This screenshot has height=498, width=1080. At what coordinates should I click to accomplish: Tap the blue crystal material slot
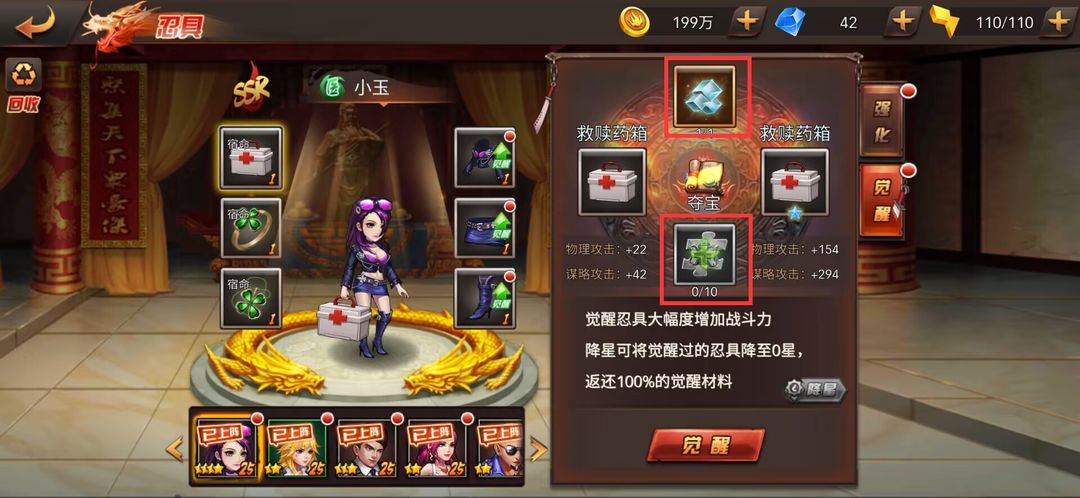point(704,97)
